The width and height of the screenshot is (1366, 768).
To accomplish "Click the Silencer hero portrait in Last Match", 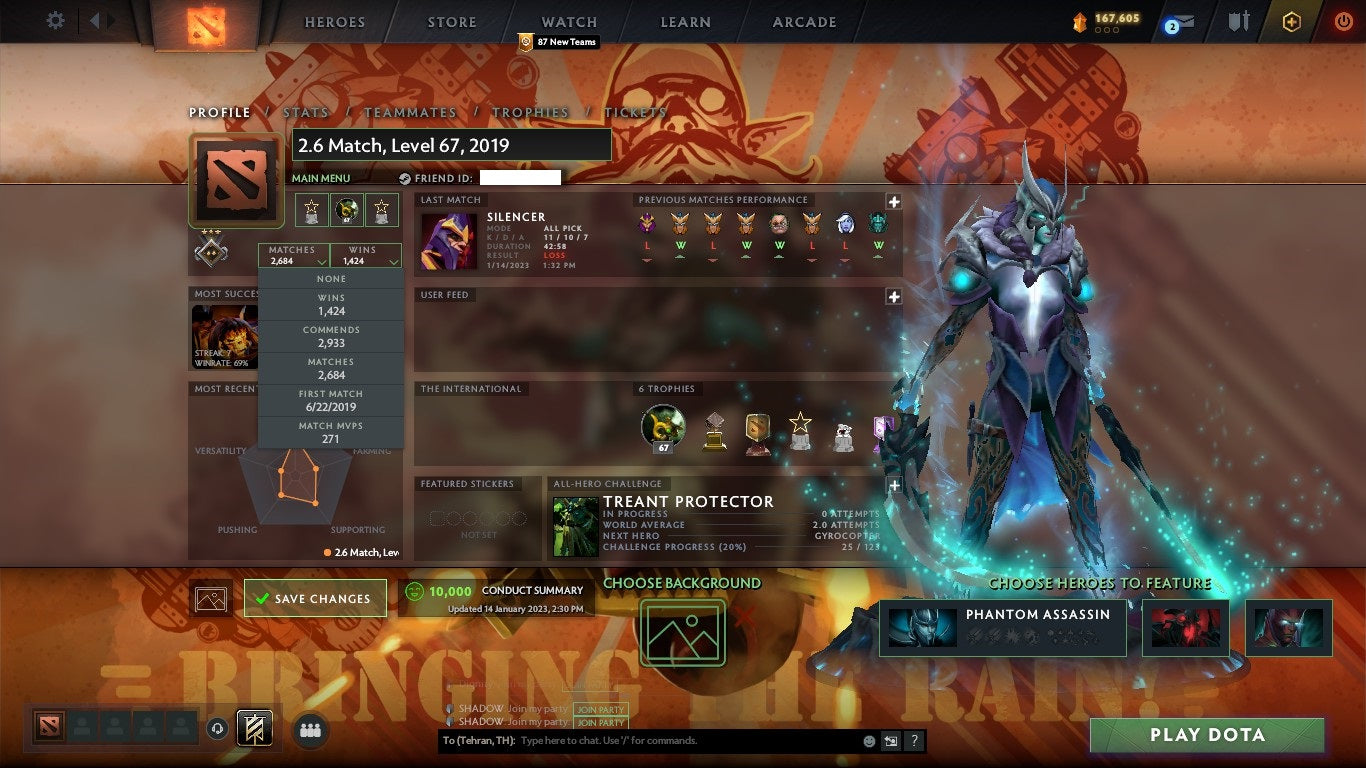I will point(448,240).
